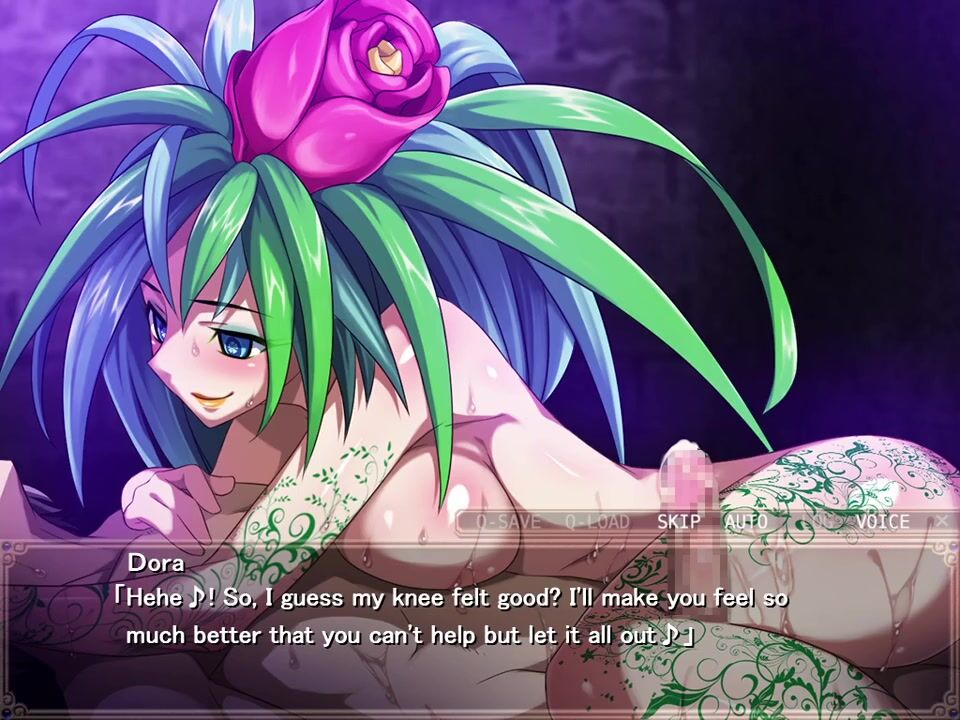Screen dimensions: 960x720
Task: Toggle AUTO text advance mode
Action: pyautogui.click(x=746, y=522)
